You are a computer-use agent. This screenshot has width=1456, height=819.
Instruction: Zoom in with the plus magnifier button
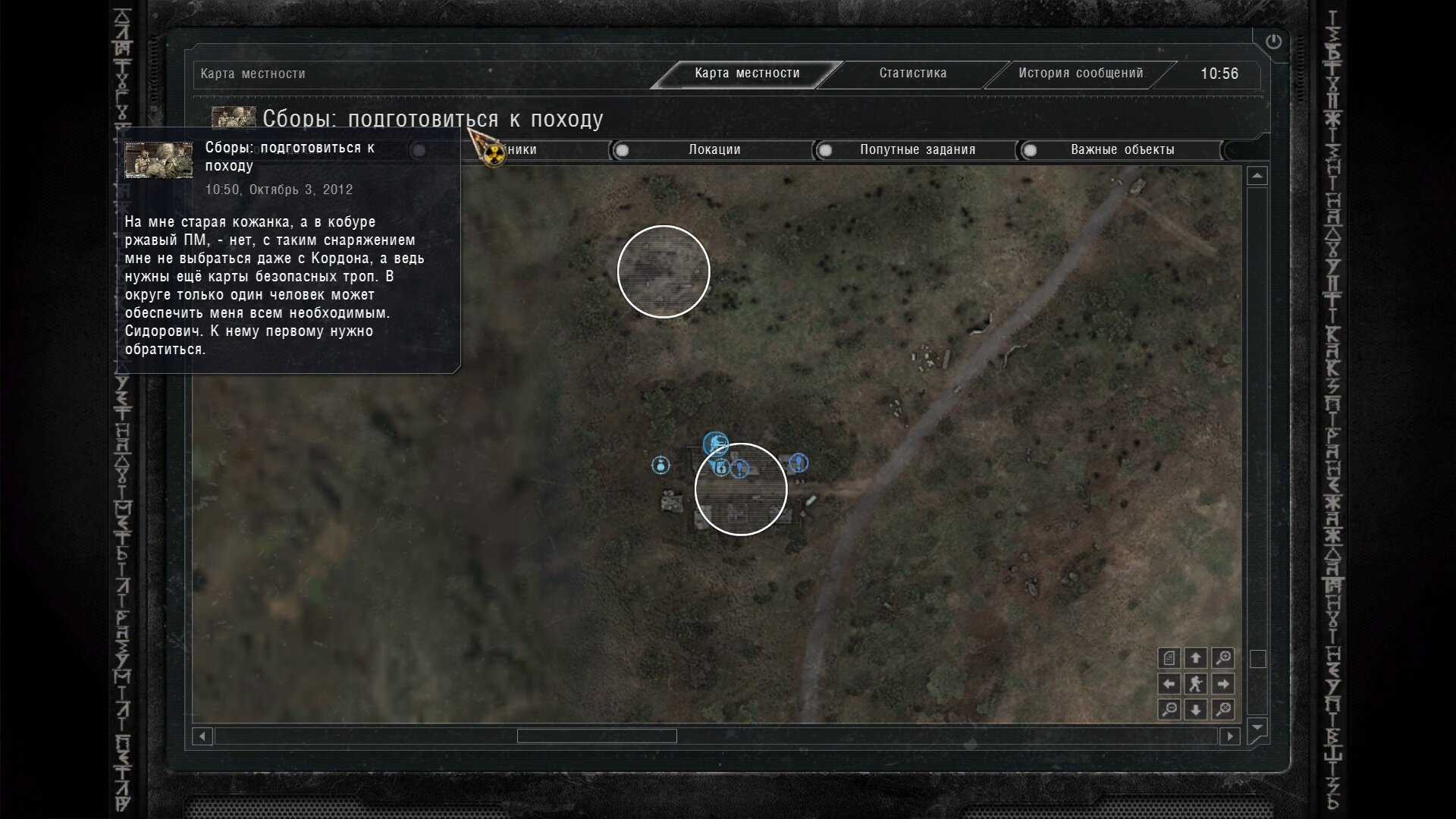[x=1222, y=657]
